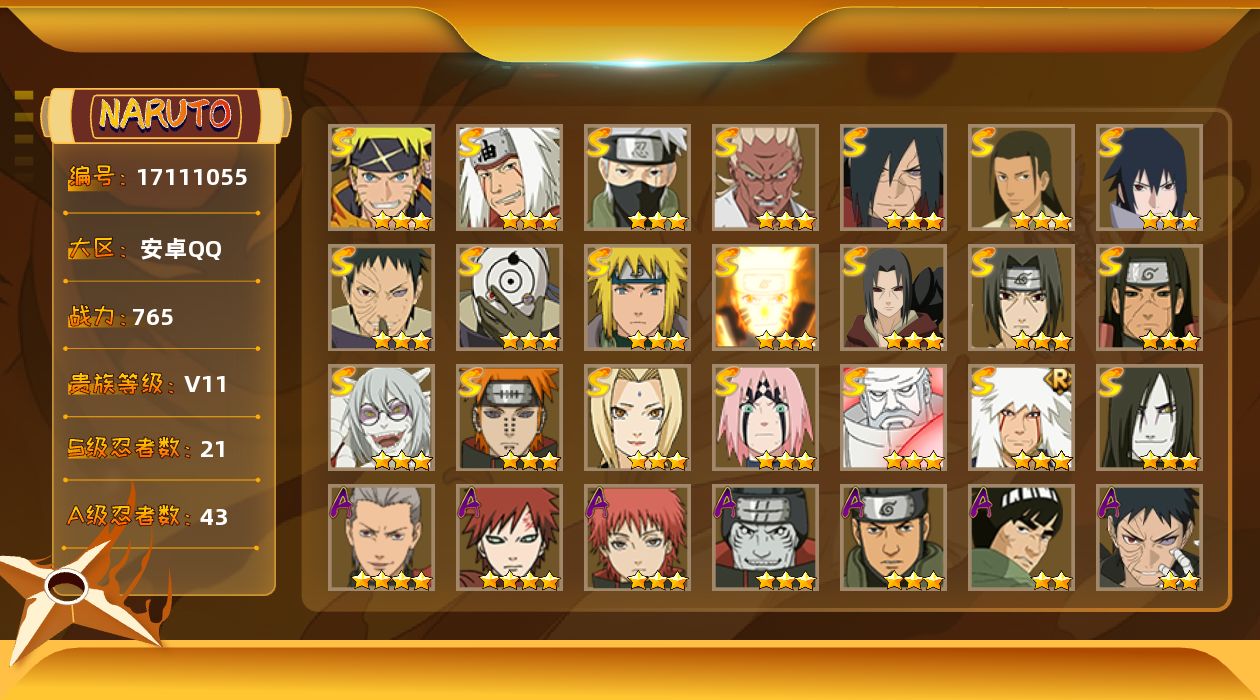Image resolution: width=1260 pixels, height=700 pixels.
Task: Select Sage Mode Kabuto's portrait
Action: 381,417
